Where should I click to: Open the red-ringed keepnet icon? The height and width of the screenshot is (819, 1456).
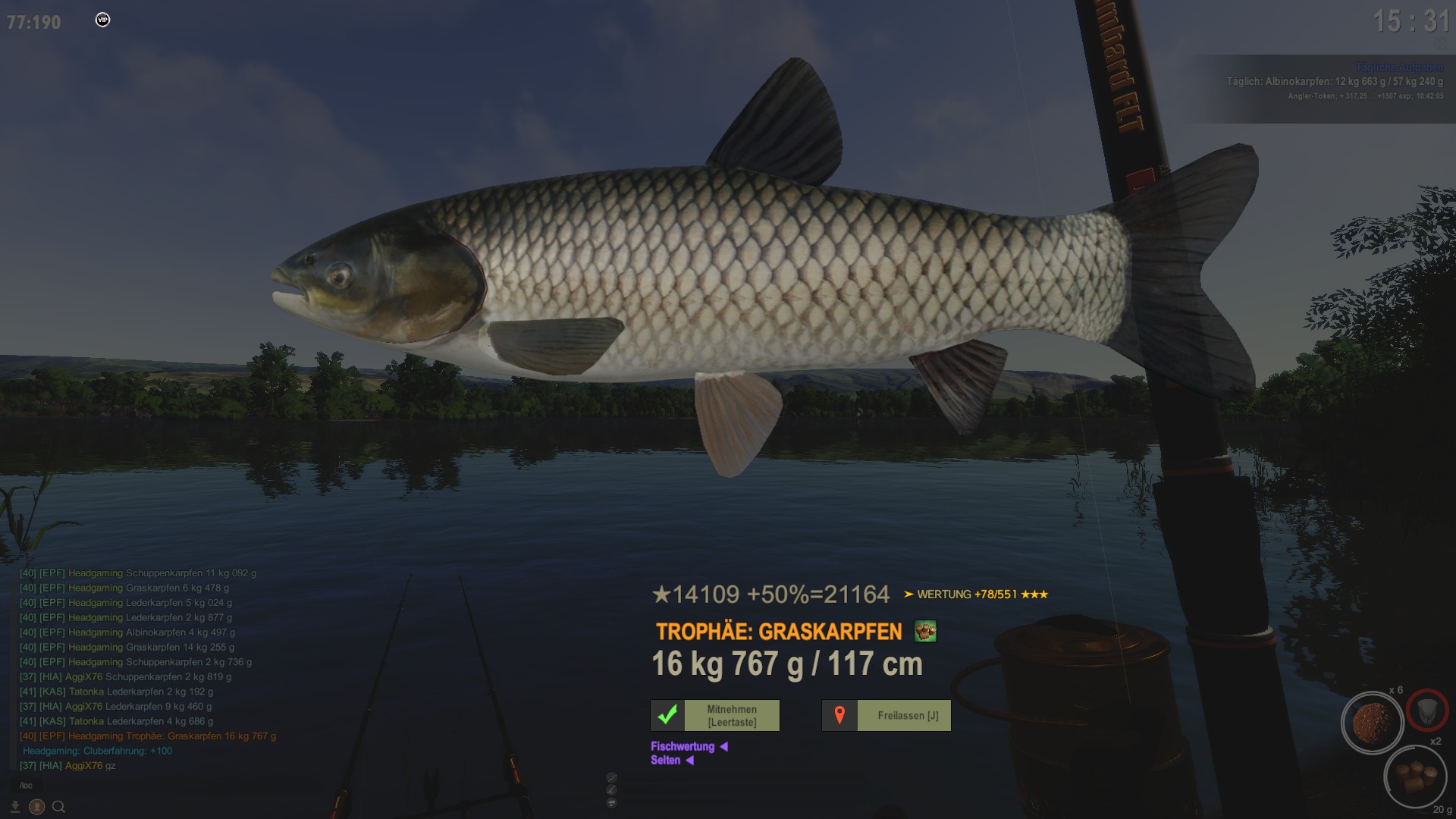click(1427, 711)
